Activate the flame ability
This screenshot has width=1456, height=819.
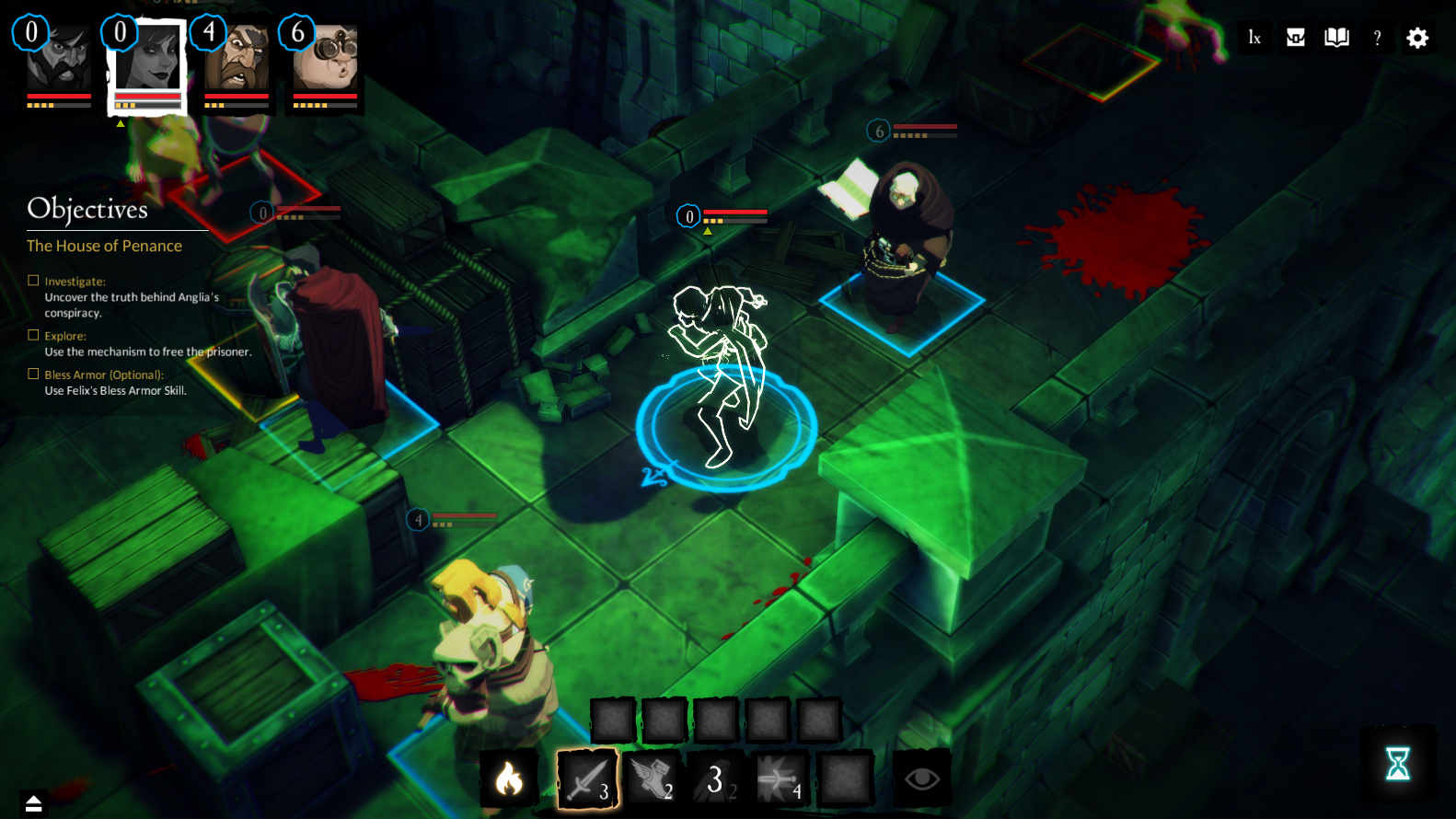pos(509,779)
